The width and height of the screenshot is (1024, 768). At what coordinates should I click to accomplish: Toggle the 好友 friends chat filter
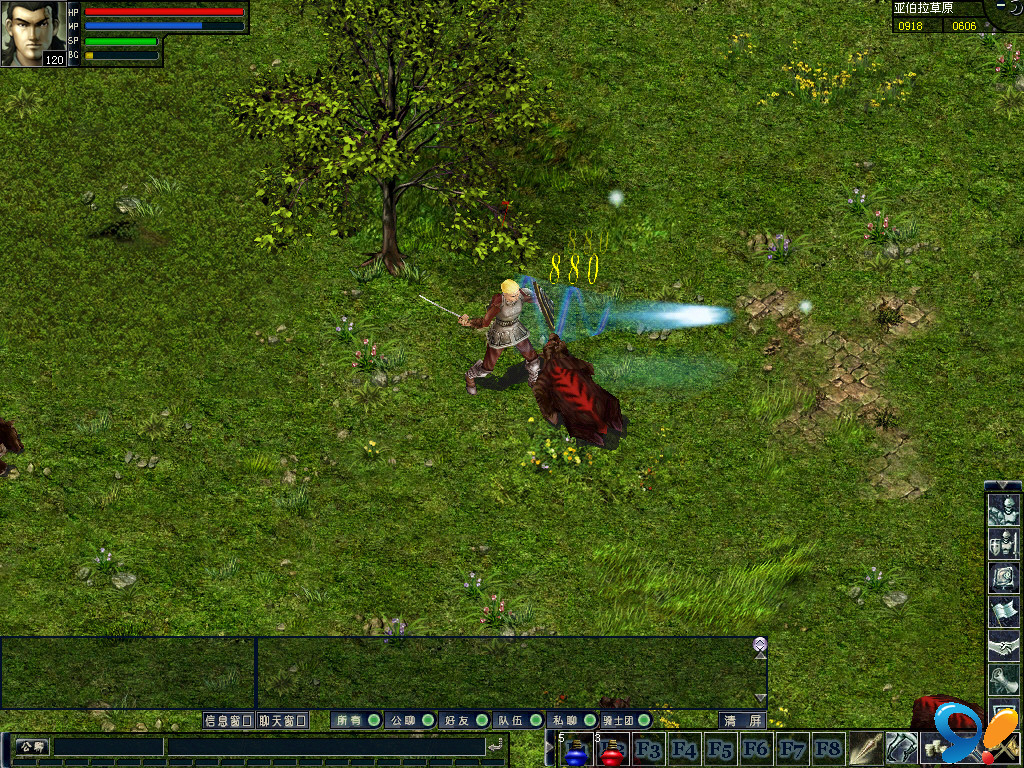click(465, 720)
